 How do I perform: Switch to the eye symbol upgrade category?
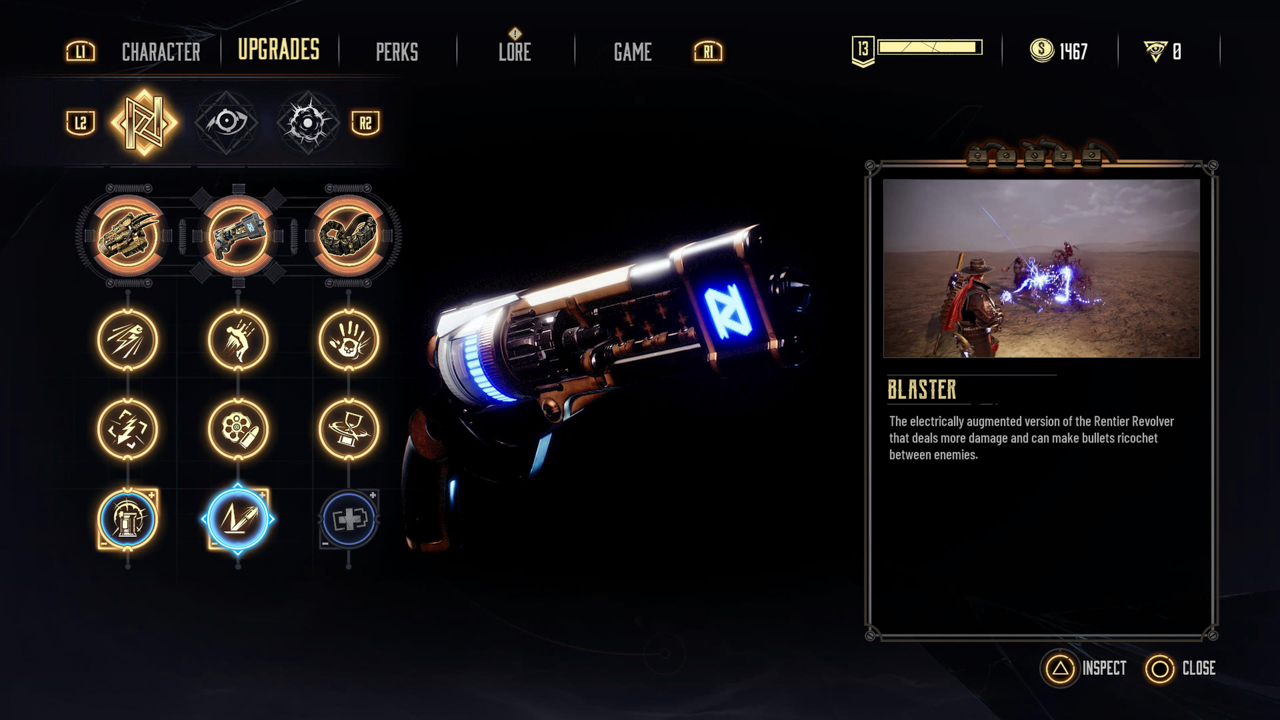[226, 123]
